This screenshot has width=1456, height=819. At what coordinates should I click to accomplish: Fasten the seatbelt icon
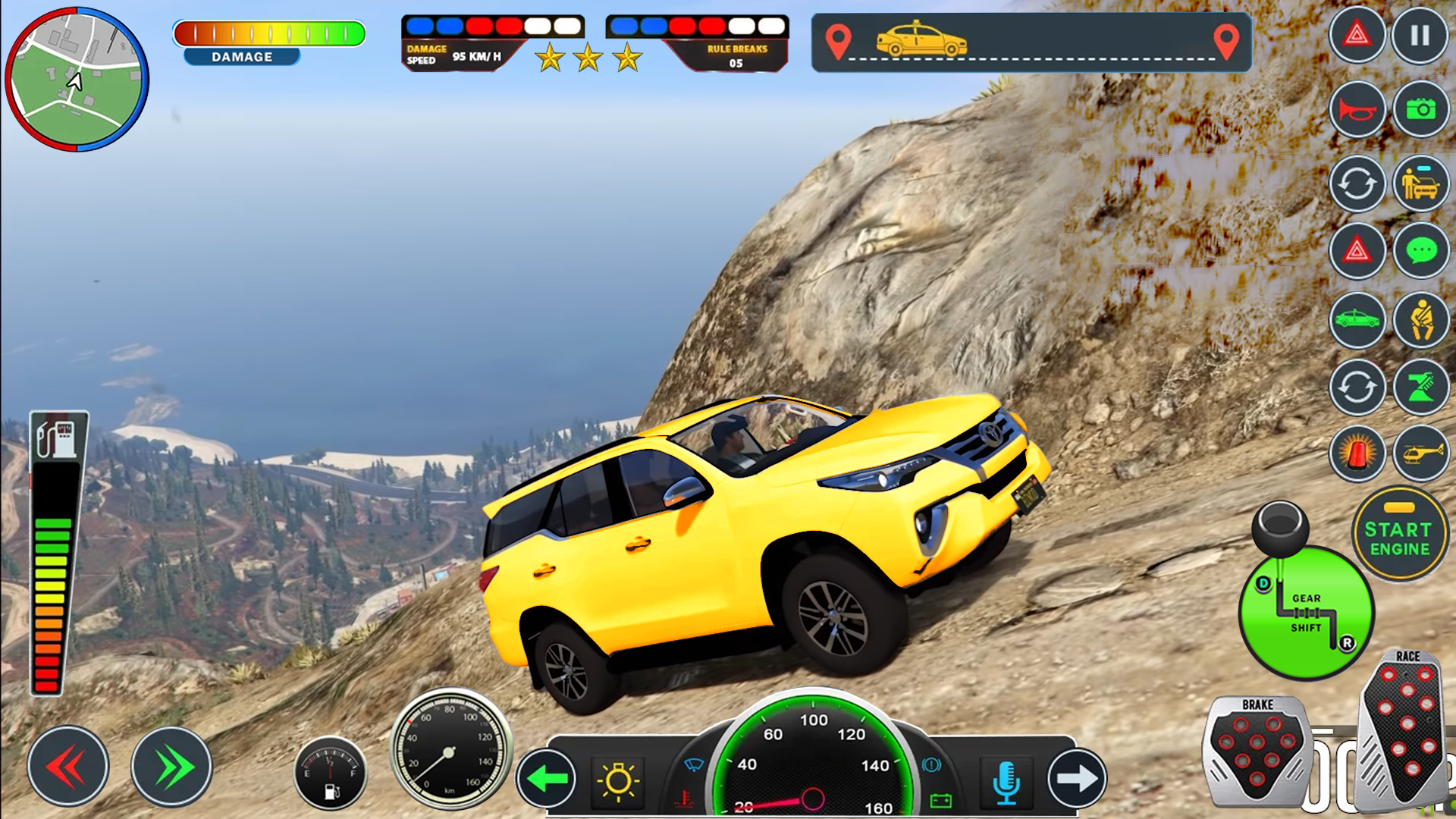pyautogui.click(x=1420, y=320)
